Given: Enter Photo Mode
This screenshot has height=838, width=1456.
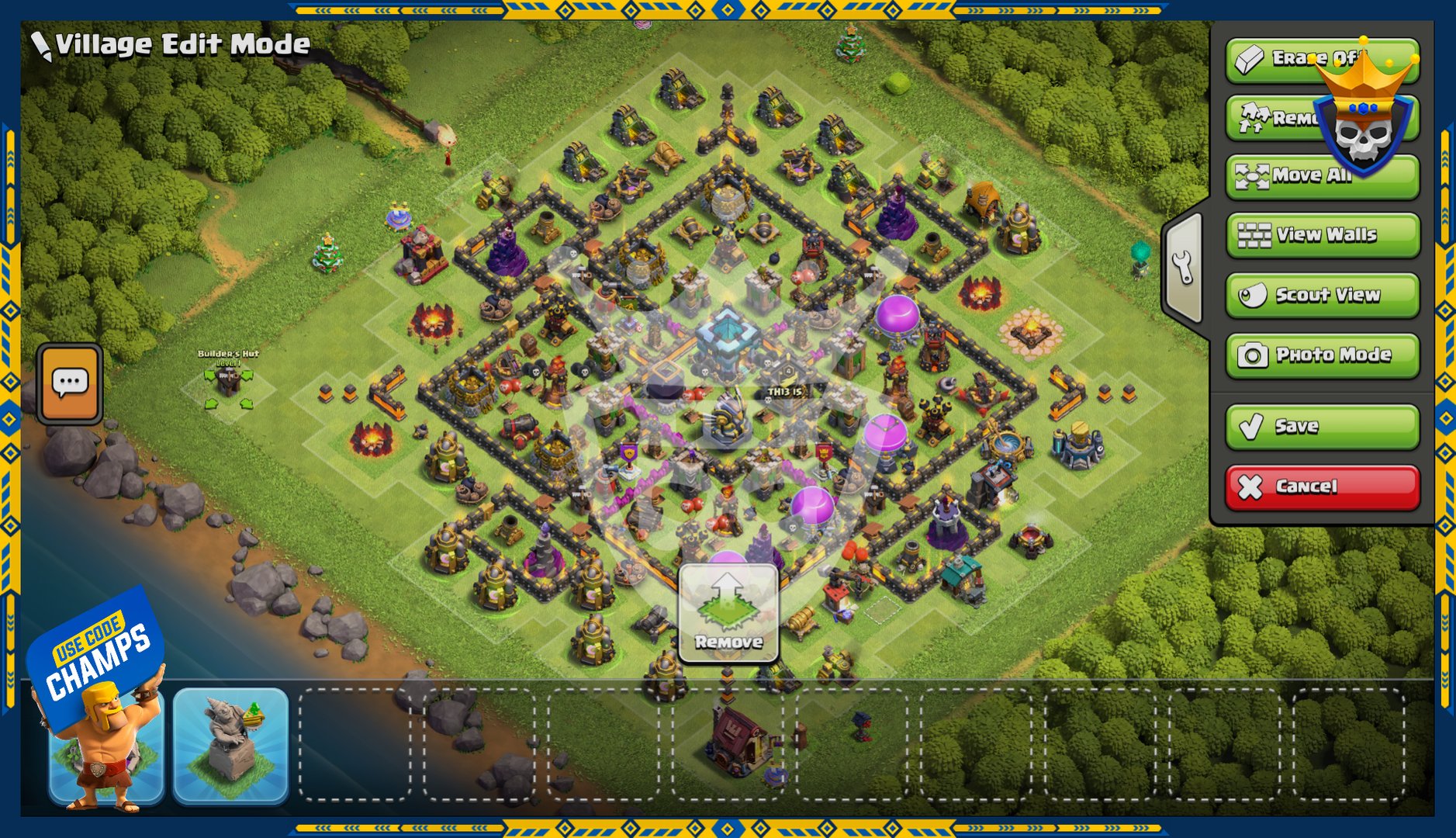Looking at the screenshot, I should pyautogui.click(x=1322, y=355).
